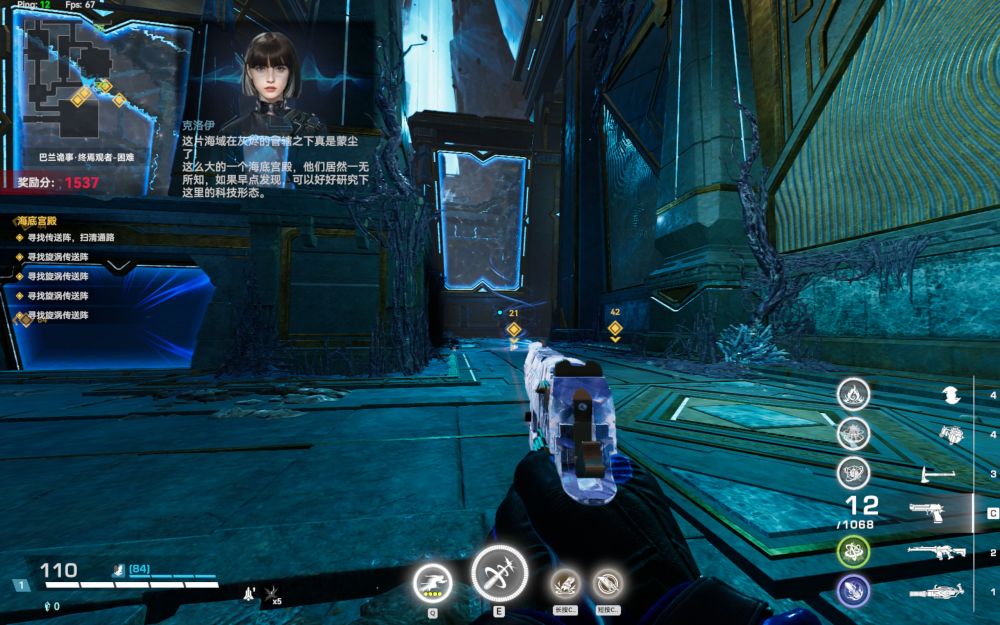This screenshot has width=1000, height=625.
Task: Equip the assault rifle in slot 2
Action: pos(936,552)
